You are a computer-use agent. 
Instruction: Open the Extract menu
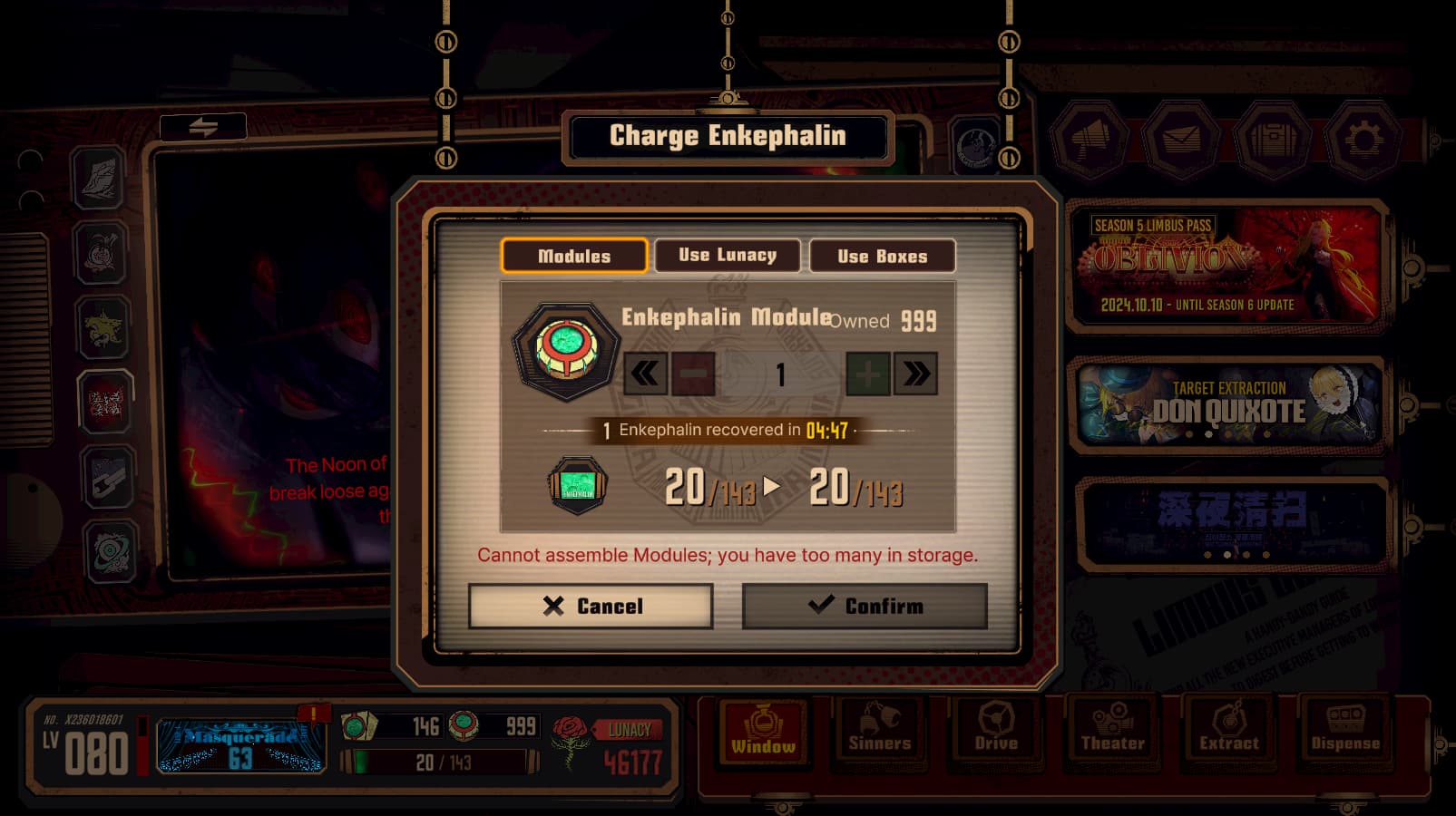coord(1228,729)
